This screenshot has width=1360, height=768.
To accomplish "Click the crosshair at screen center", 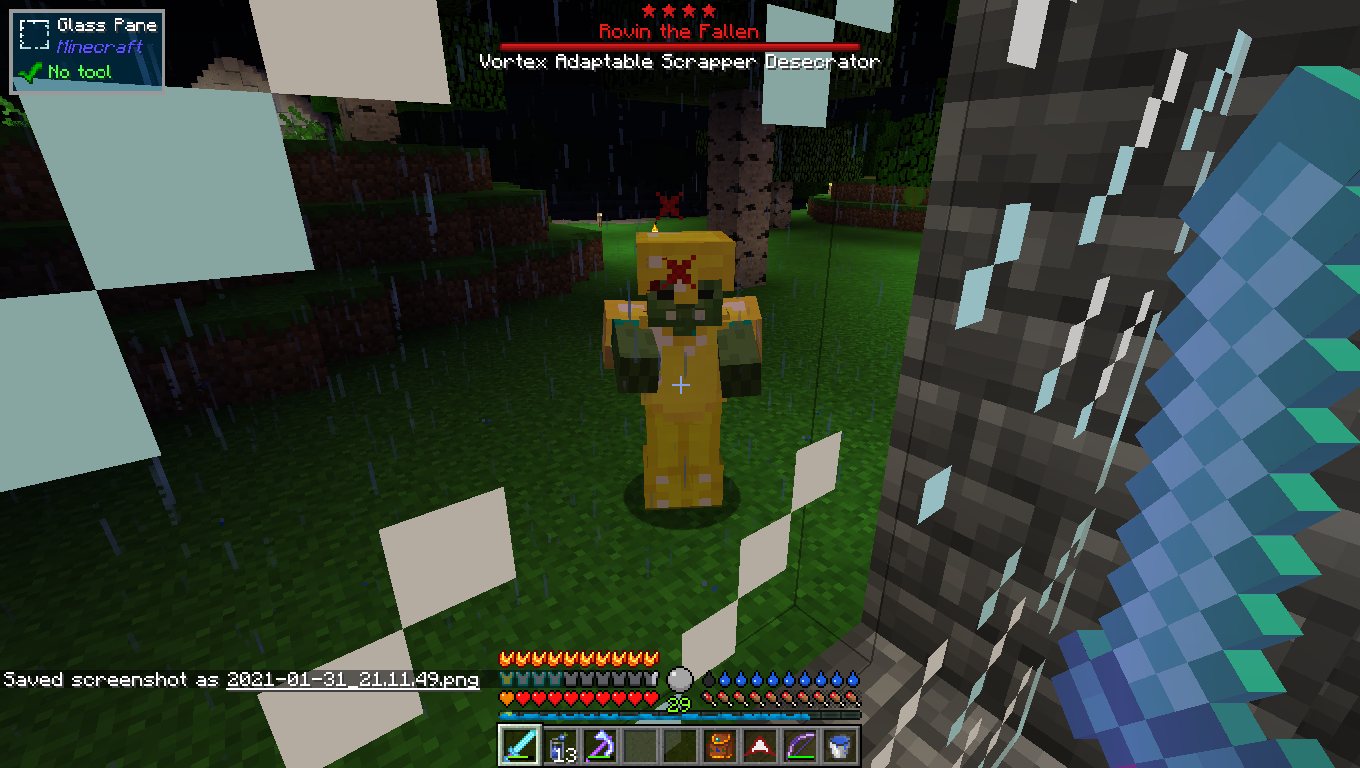I will 681,383.
